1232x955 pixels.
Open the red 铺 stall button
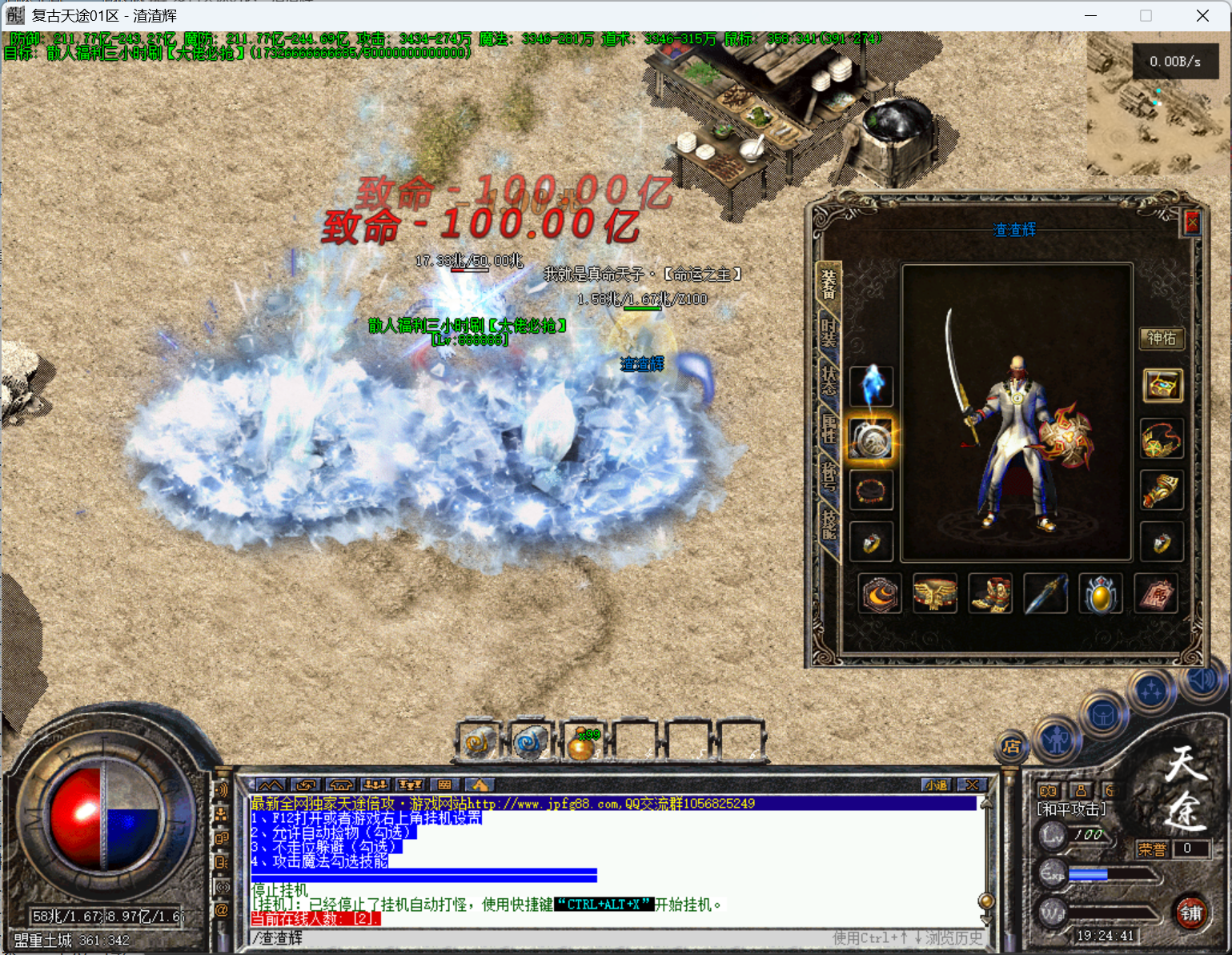click(x=1190, y=913)
